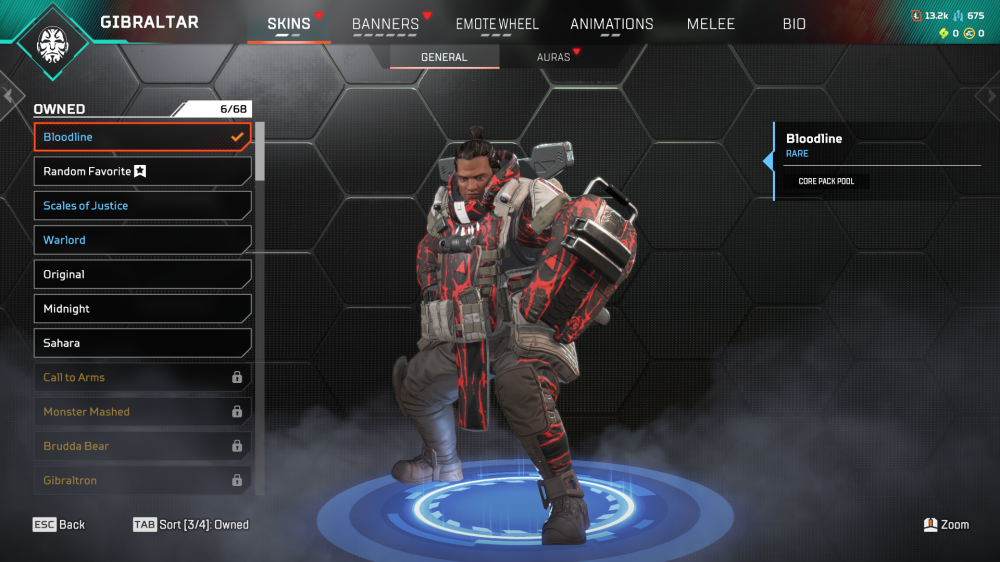
Task: Select the Midnight skin
Action: 142,309
